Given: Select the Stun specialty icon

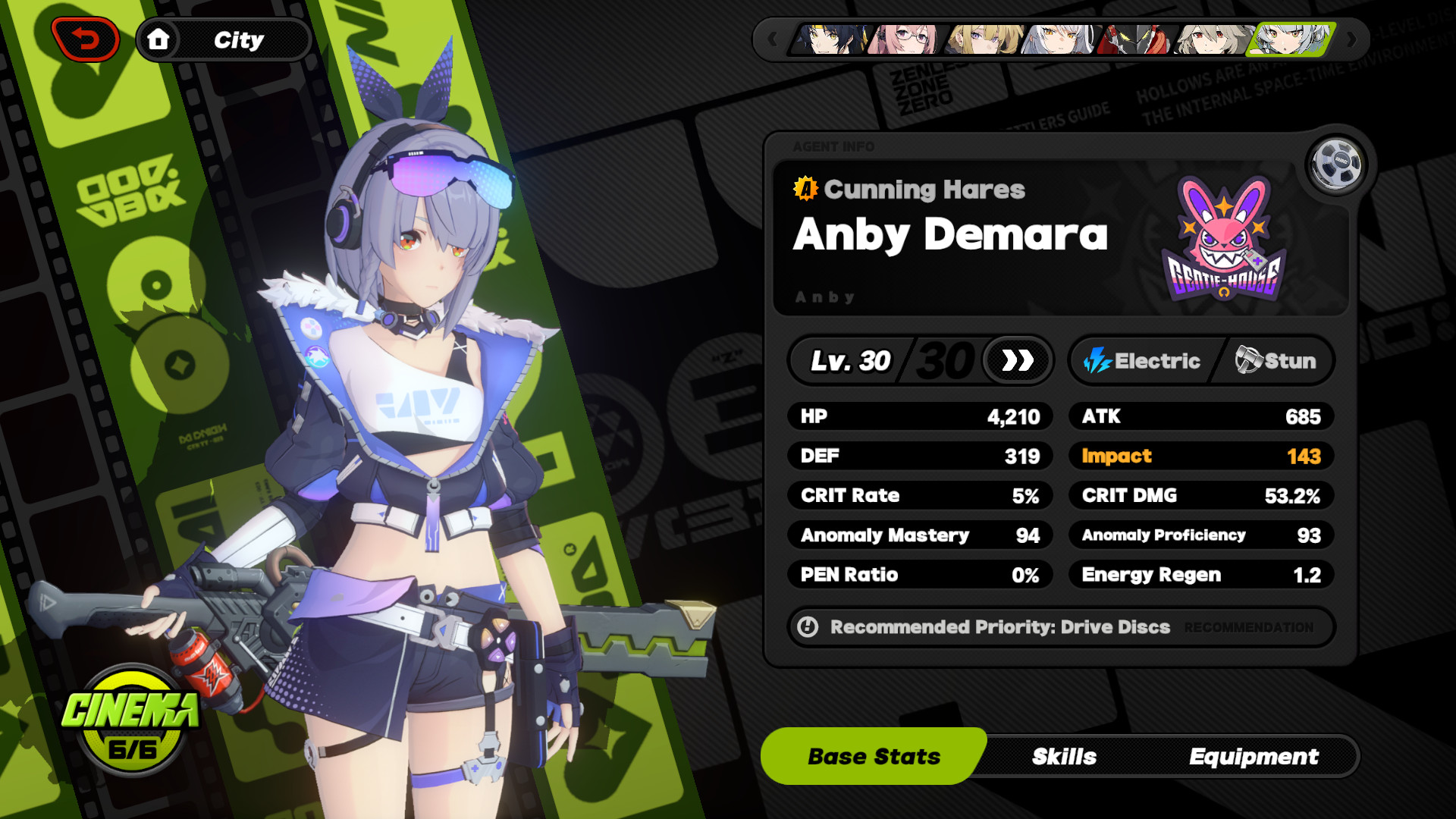Looking at the screenshot, I should (1250, 361).
